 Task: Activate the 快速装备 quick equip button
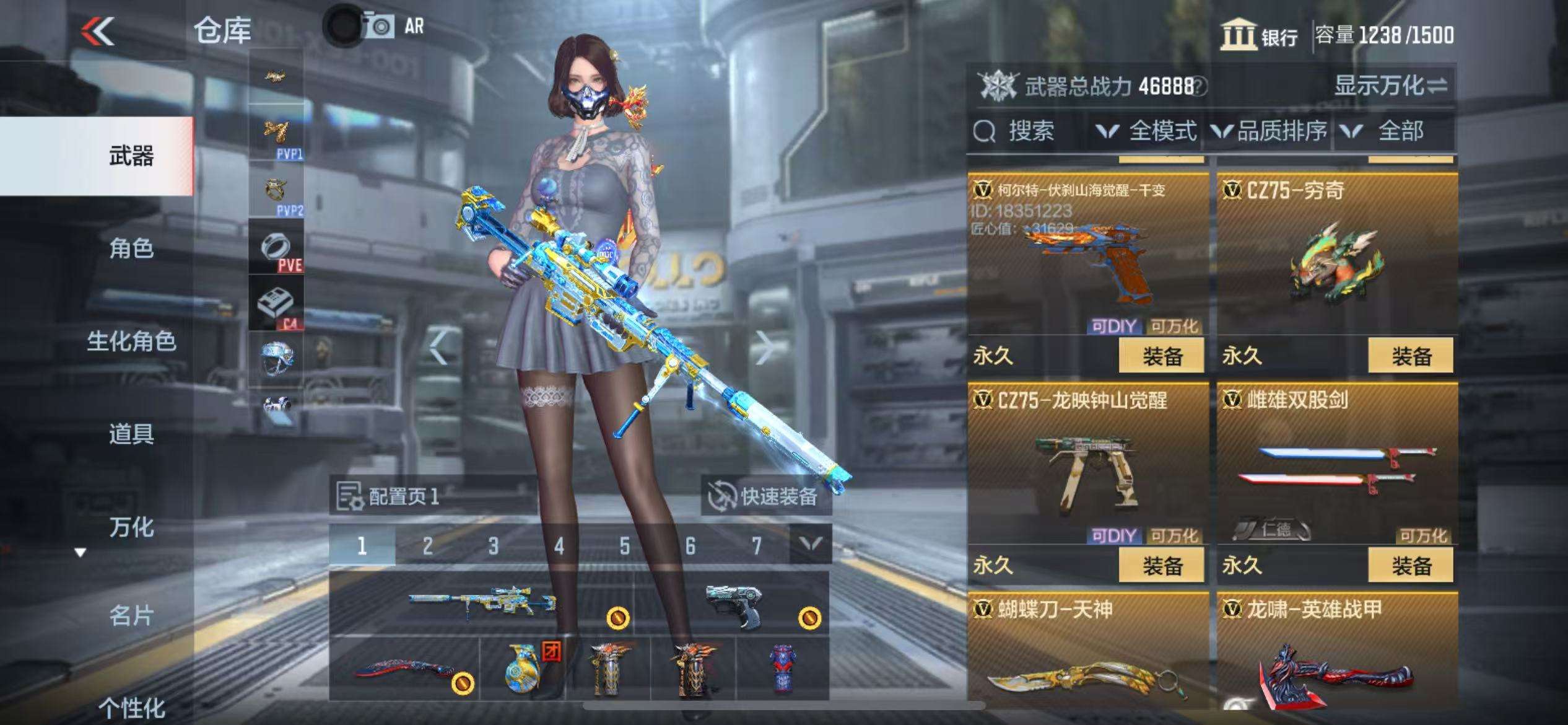[765, 496]
